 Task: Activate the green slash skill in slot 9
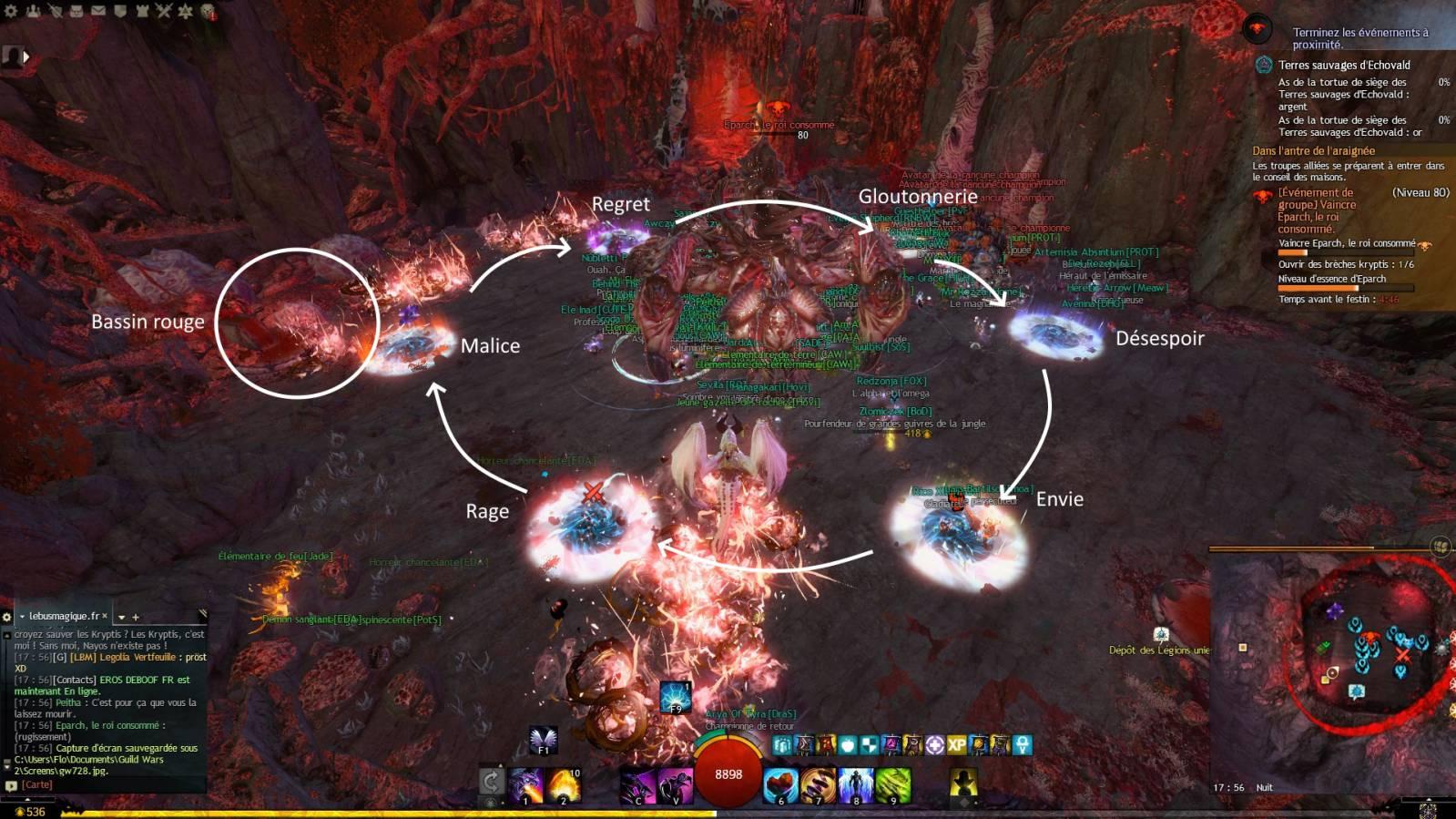892,785
